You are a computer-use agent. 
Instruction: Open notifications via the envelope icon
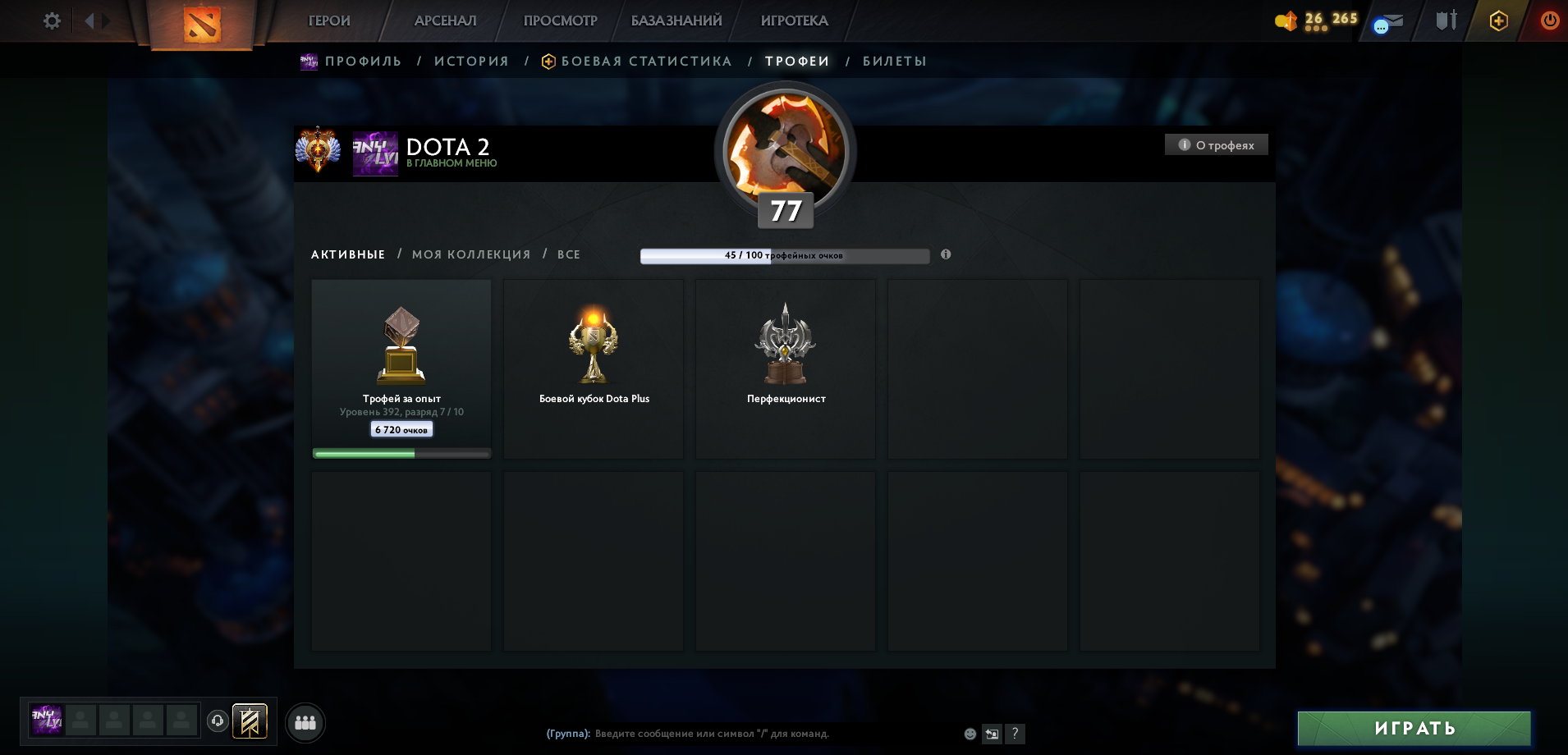[x=1391, y=21]
